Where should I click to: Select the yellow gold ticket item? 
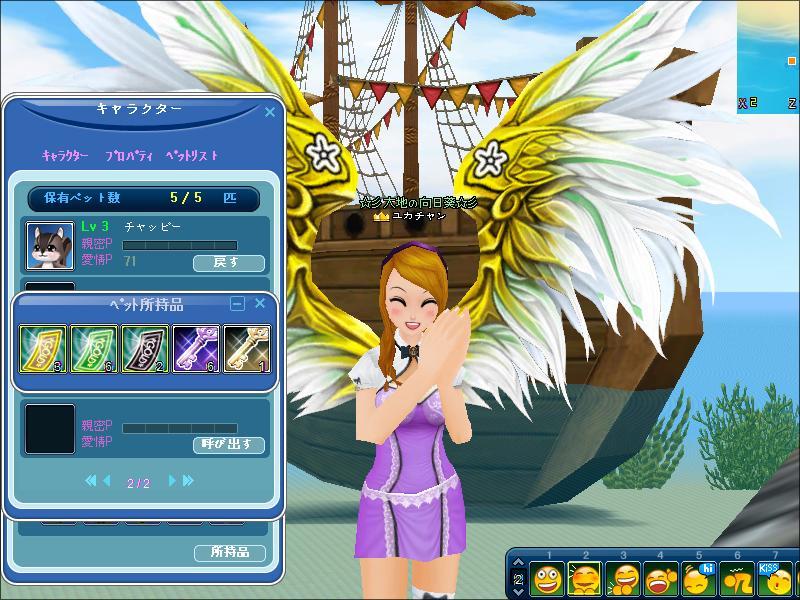point(43,350)
